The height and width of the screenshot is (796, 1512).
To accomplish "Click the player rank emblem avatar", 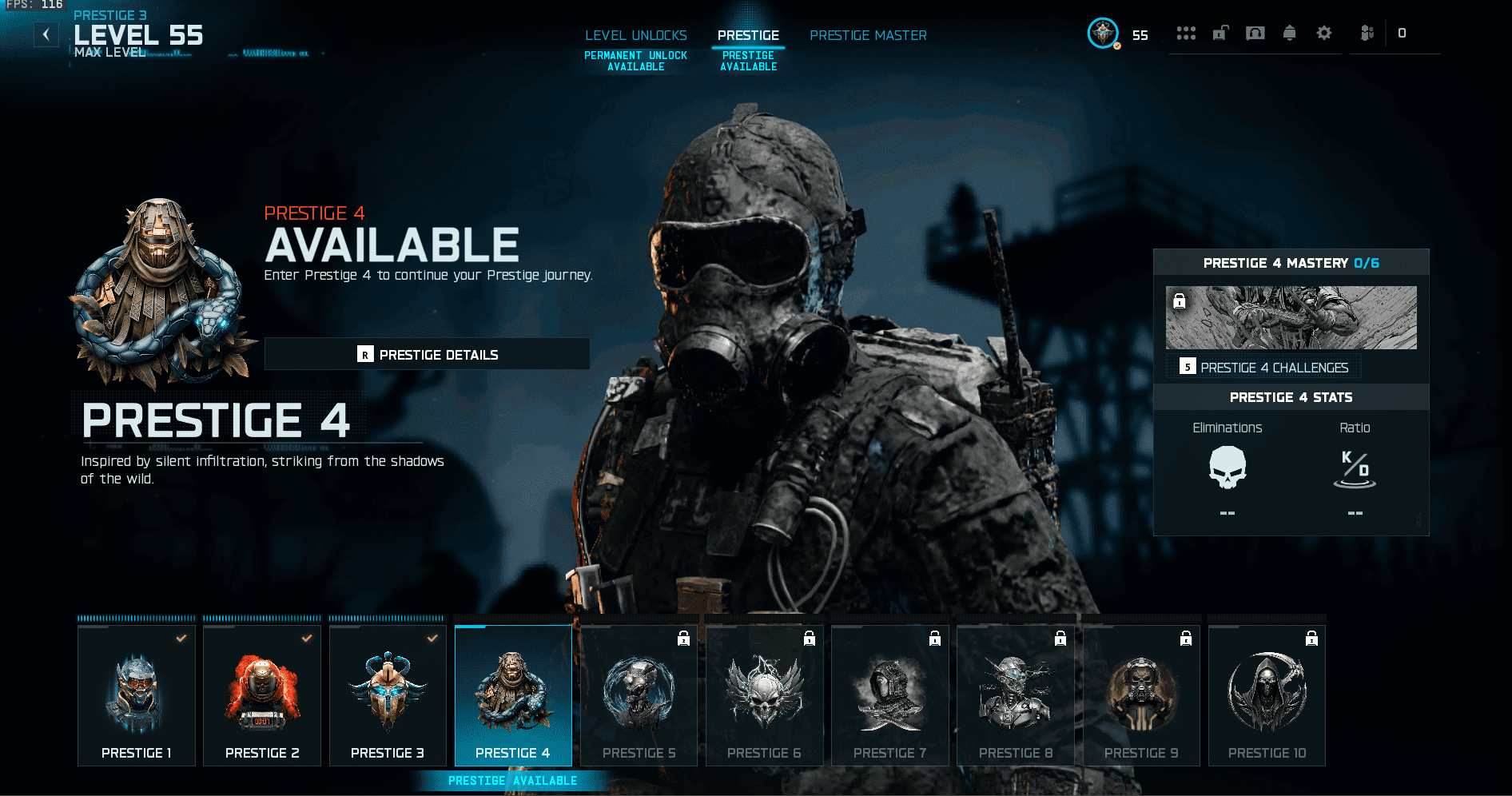I will point(1101,34).
